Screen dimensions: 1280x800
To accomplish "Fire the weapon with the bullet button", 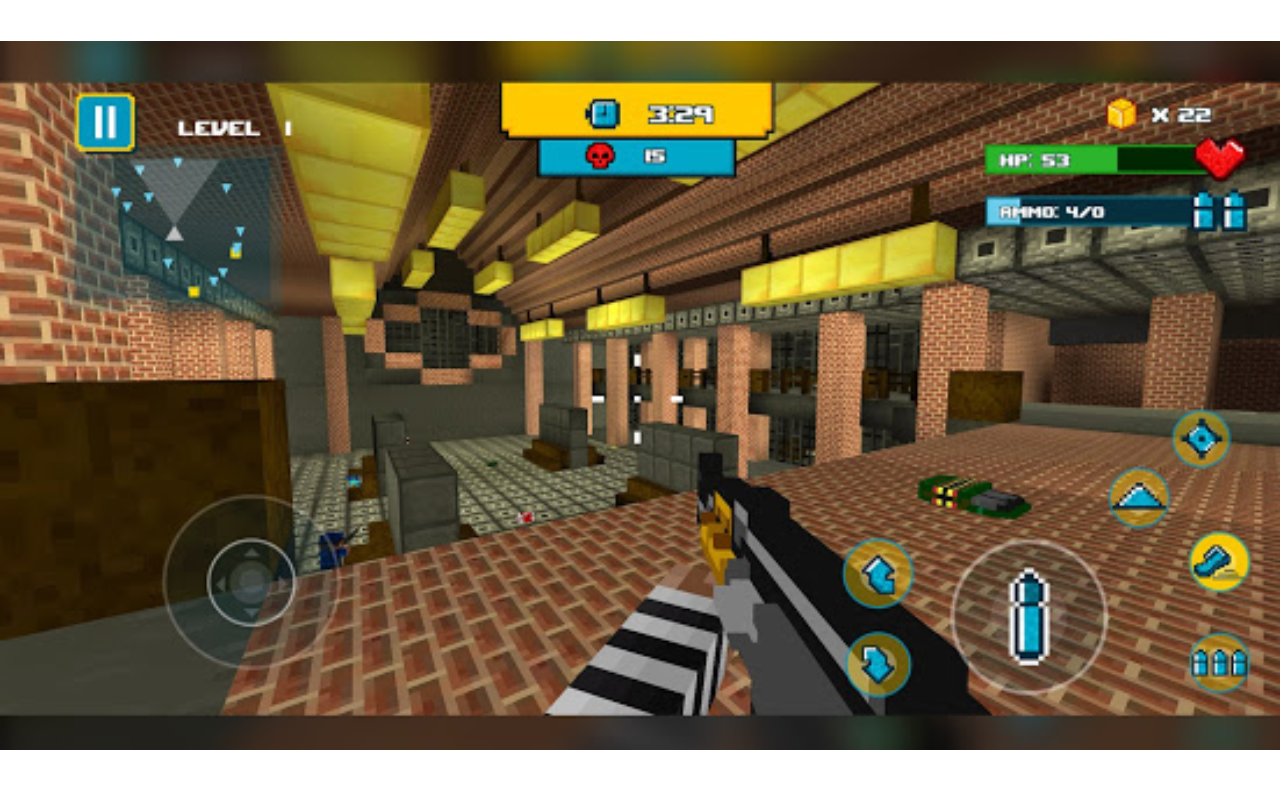I will coord(1028,616).
